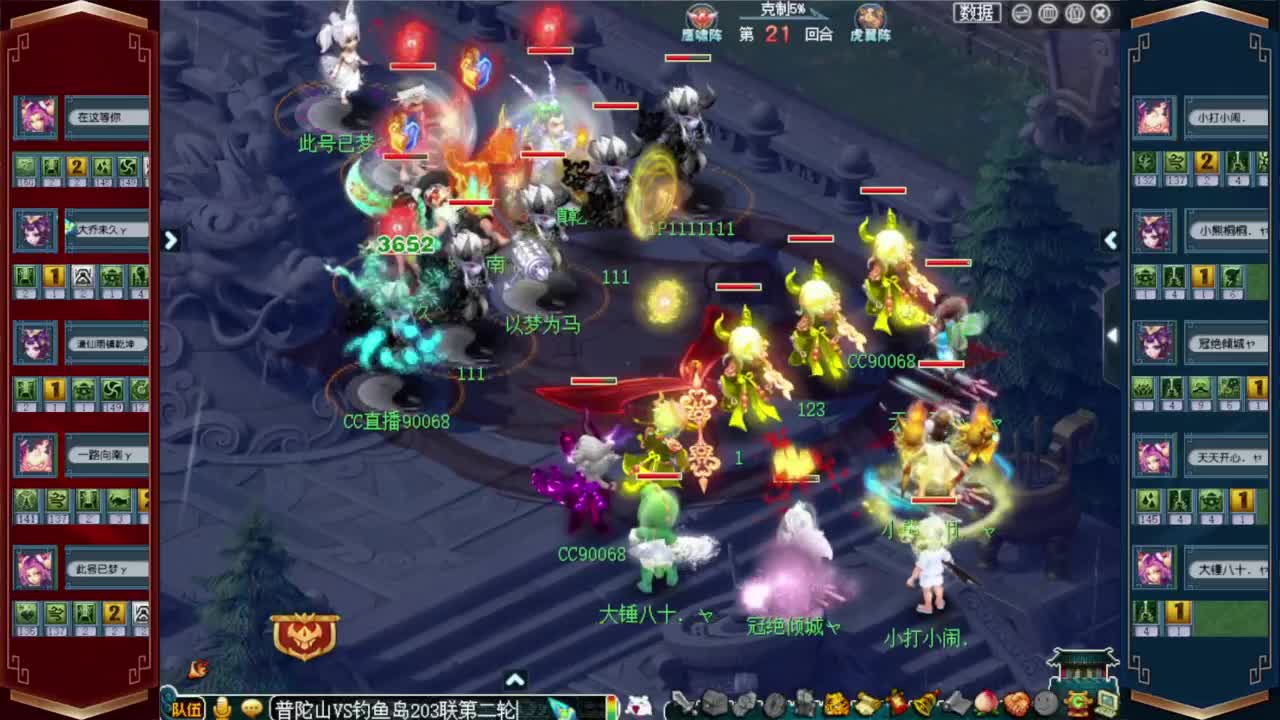The width and height of the screenshot is (1280, 720).
Task: Click the X button at top right of battle controls
Action: pyautogui.click(x=1100, y=13)
